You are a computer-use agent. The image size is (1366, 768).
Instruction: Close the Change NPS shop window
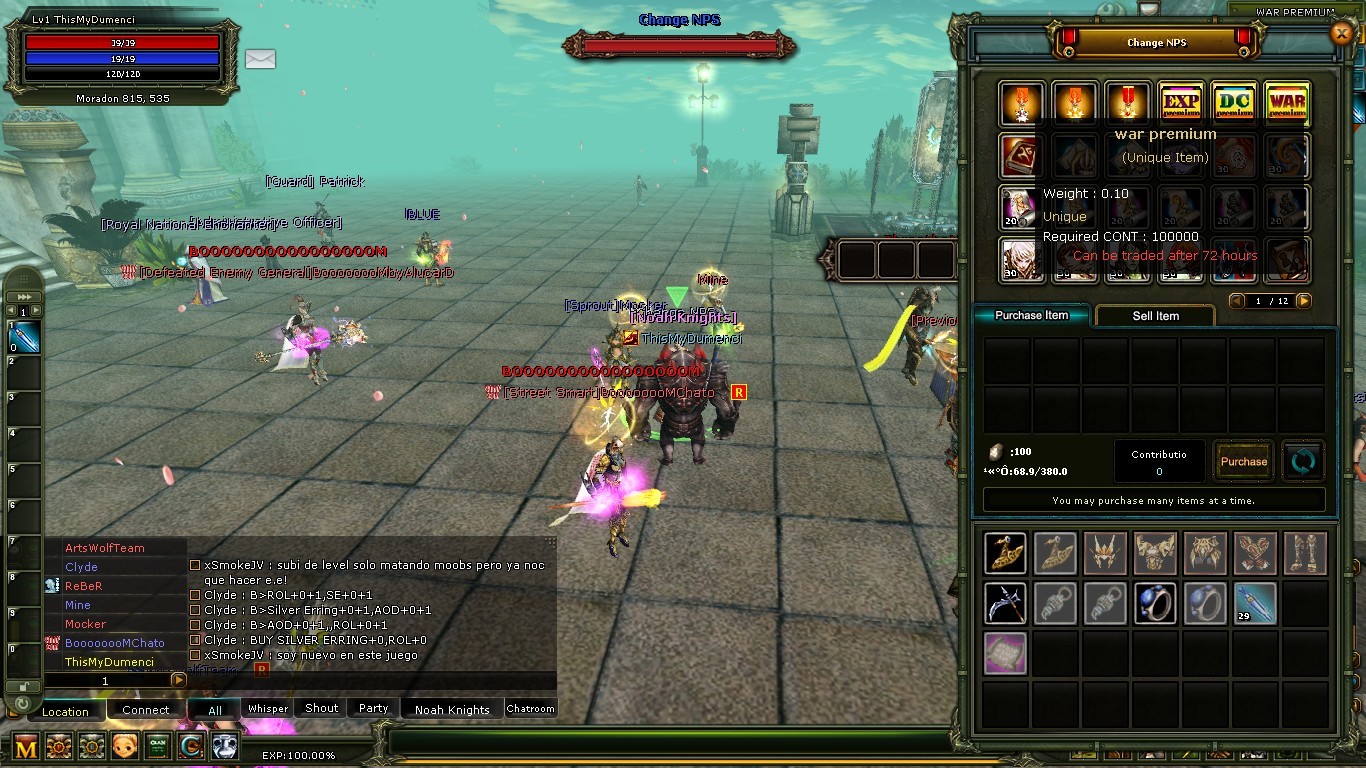click(1342, 33)
